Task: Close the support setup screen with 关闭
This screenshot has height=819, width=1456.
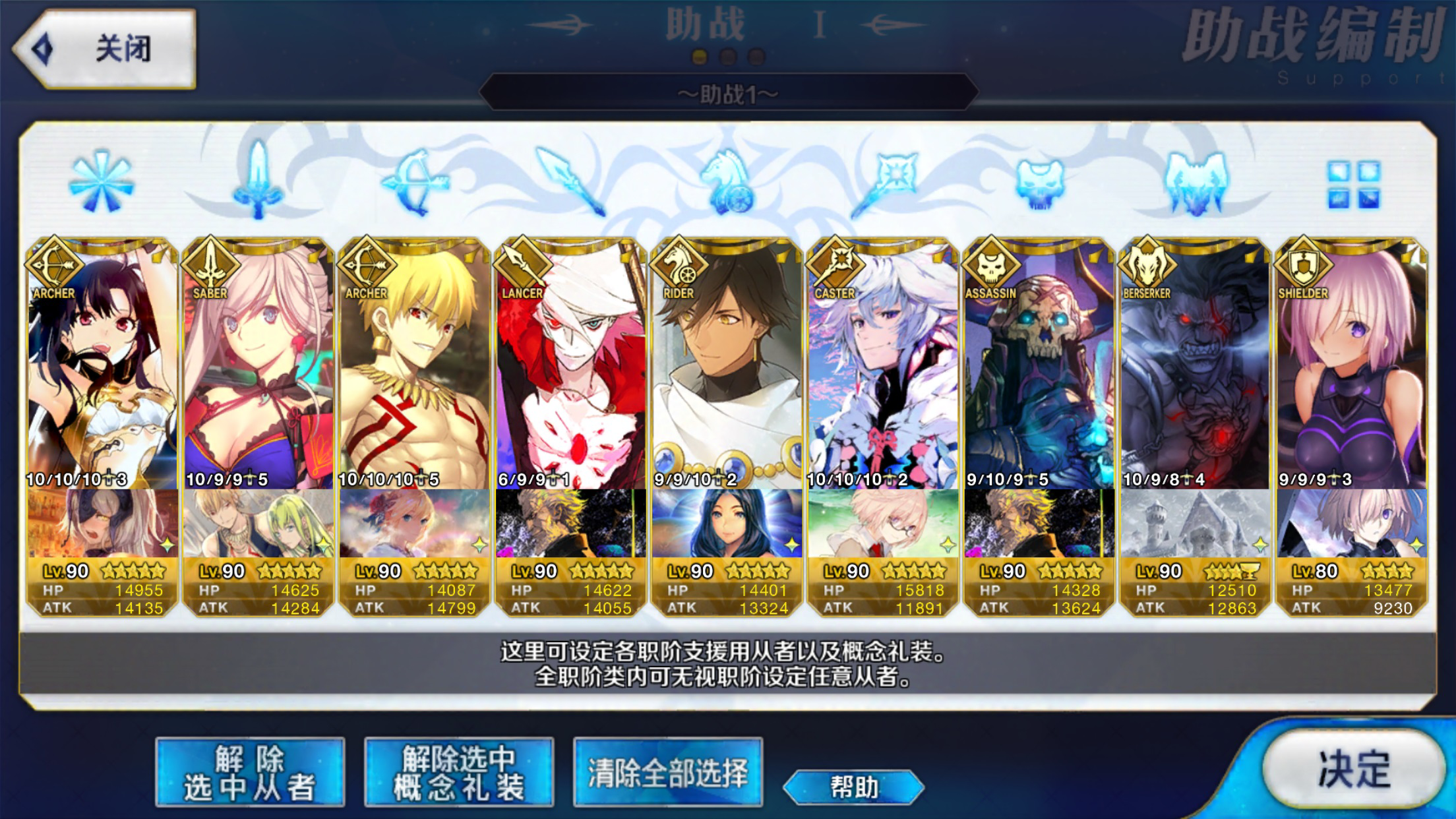Action: [106, 49]
